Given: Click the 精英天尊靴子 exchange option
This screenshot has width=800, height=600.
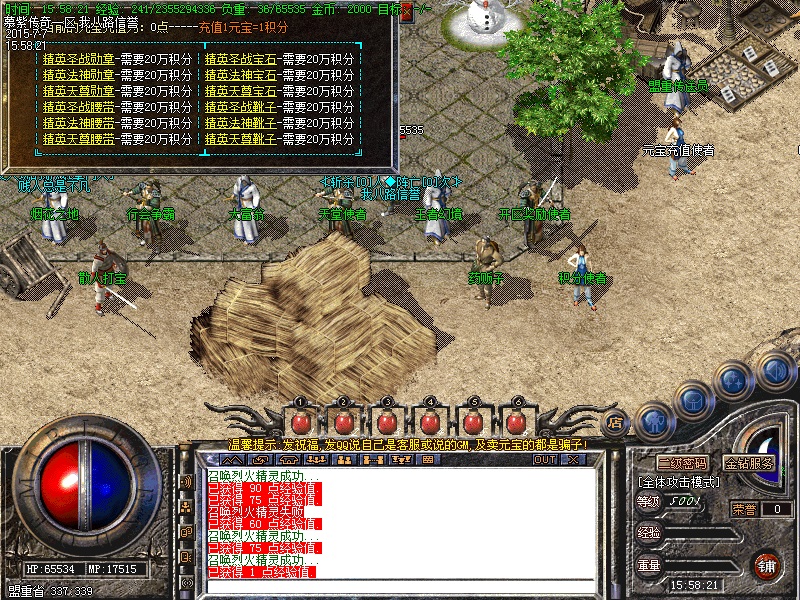Looking at the screenshot, I should pos(241,139).
